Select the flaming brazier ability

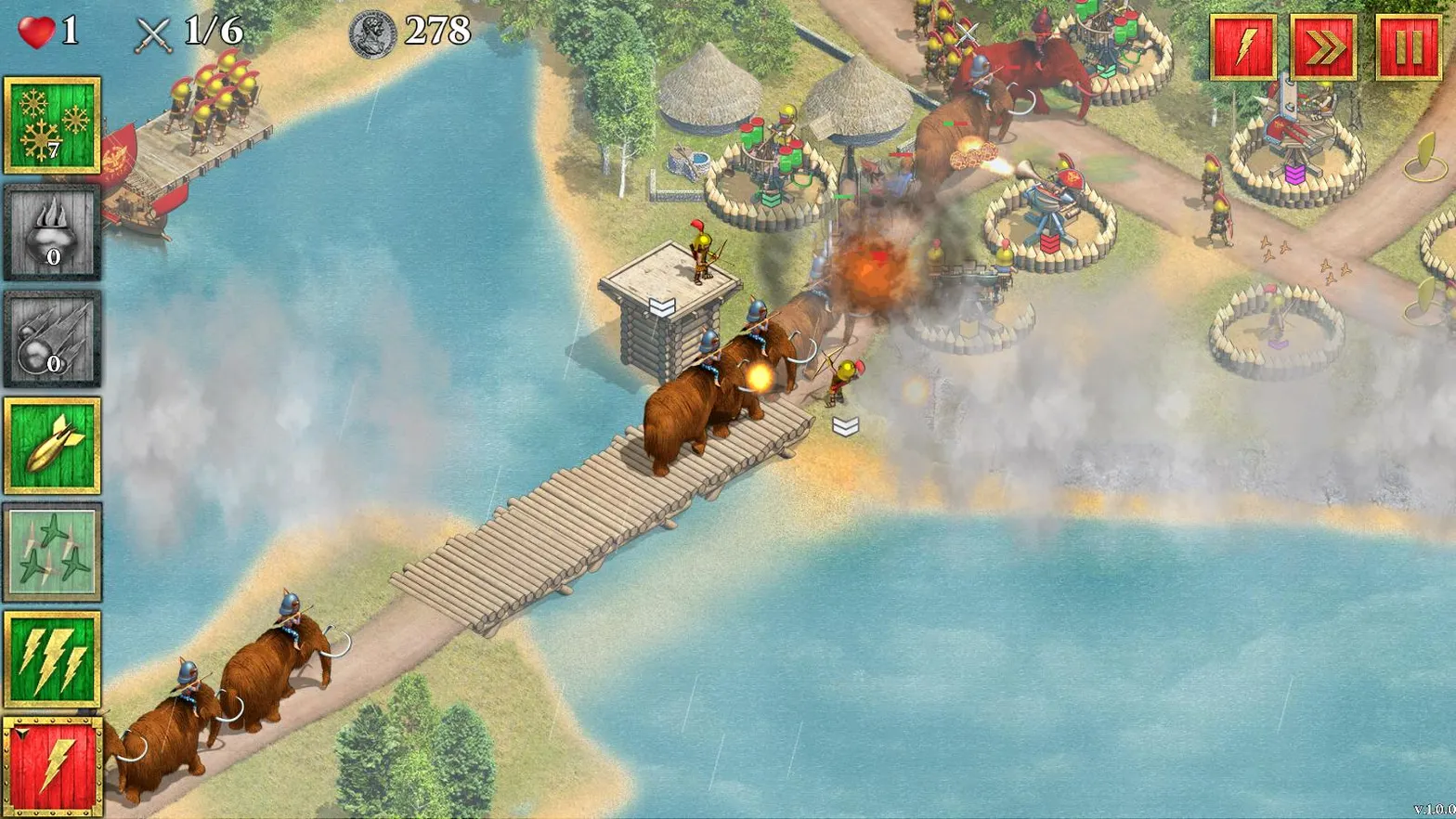(x=53, y=232)
